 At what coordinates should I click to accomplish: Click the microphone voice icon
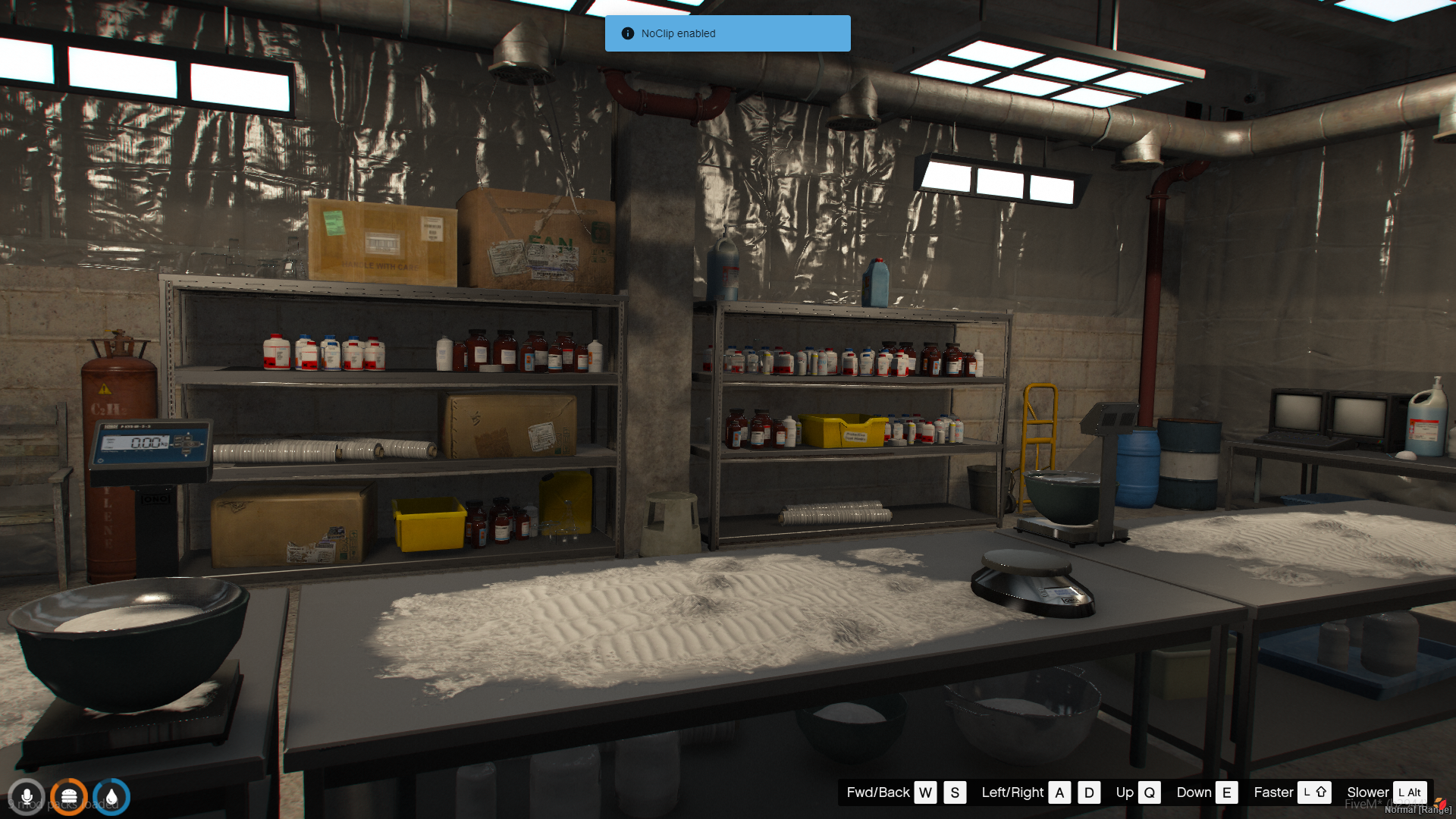27,797
